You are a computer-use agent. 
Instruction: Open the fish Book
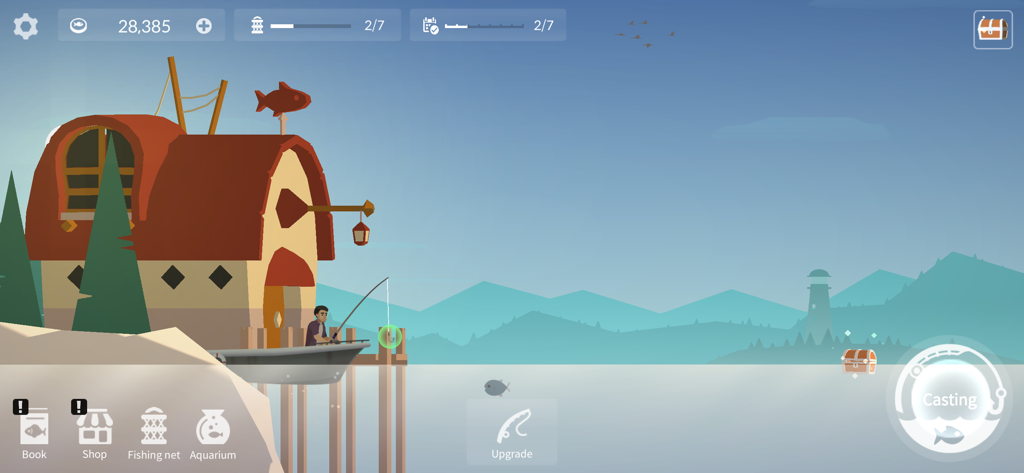pyautogui.click(x=34, y=434)
